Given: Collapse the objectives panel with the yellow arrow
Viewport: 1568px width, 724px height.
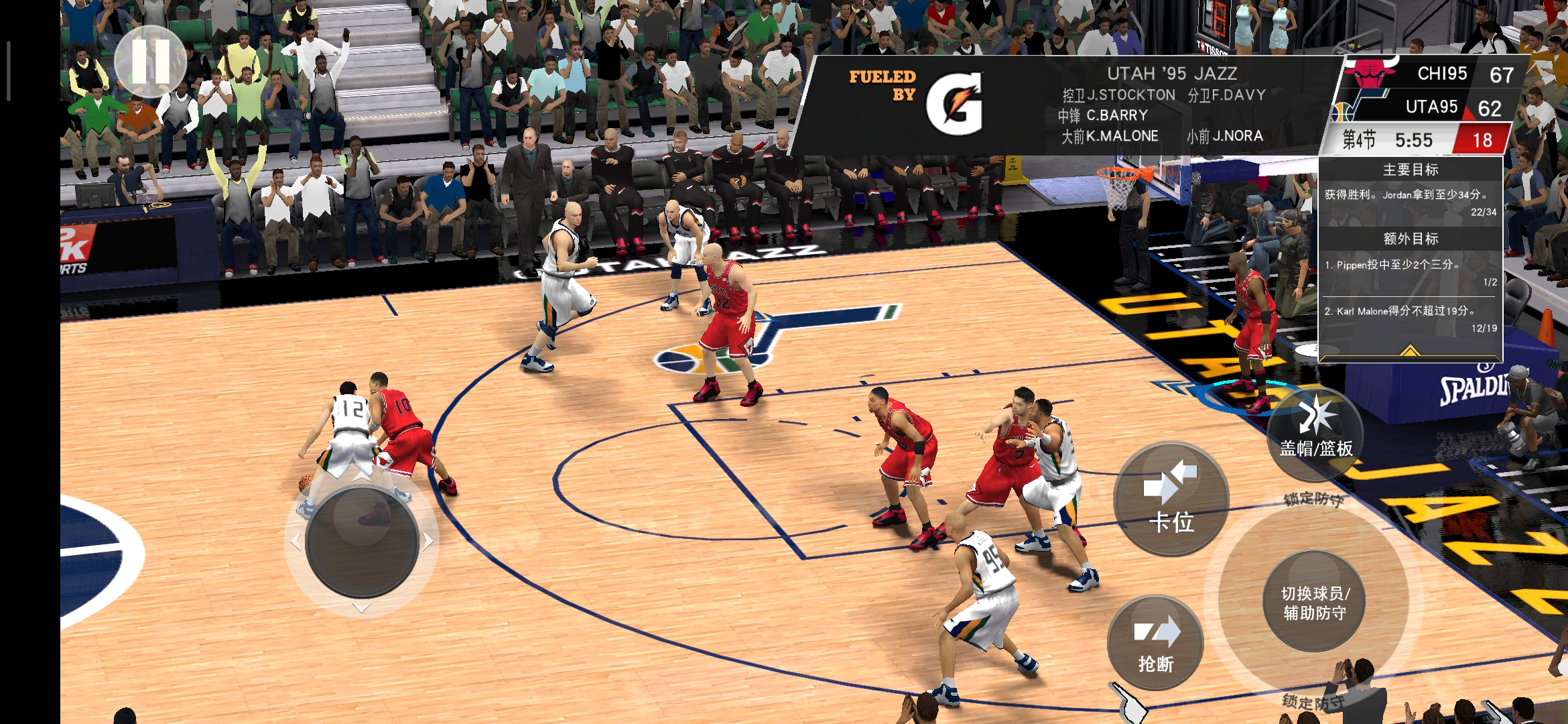Looking at the screenshot, I should (x=1410, y=351).
